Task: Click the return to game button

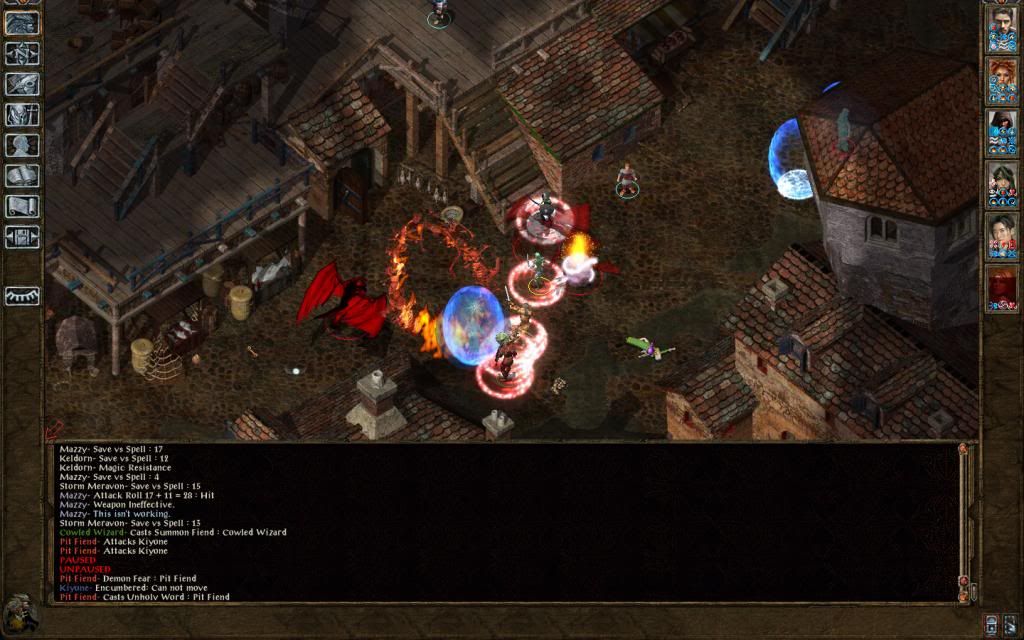Action: pos(22,22)
